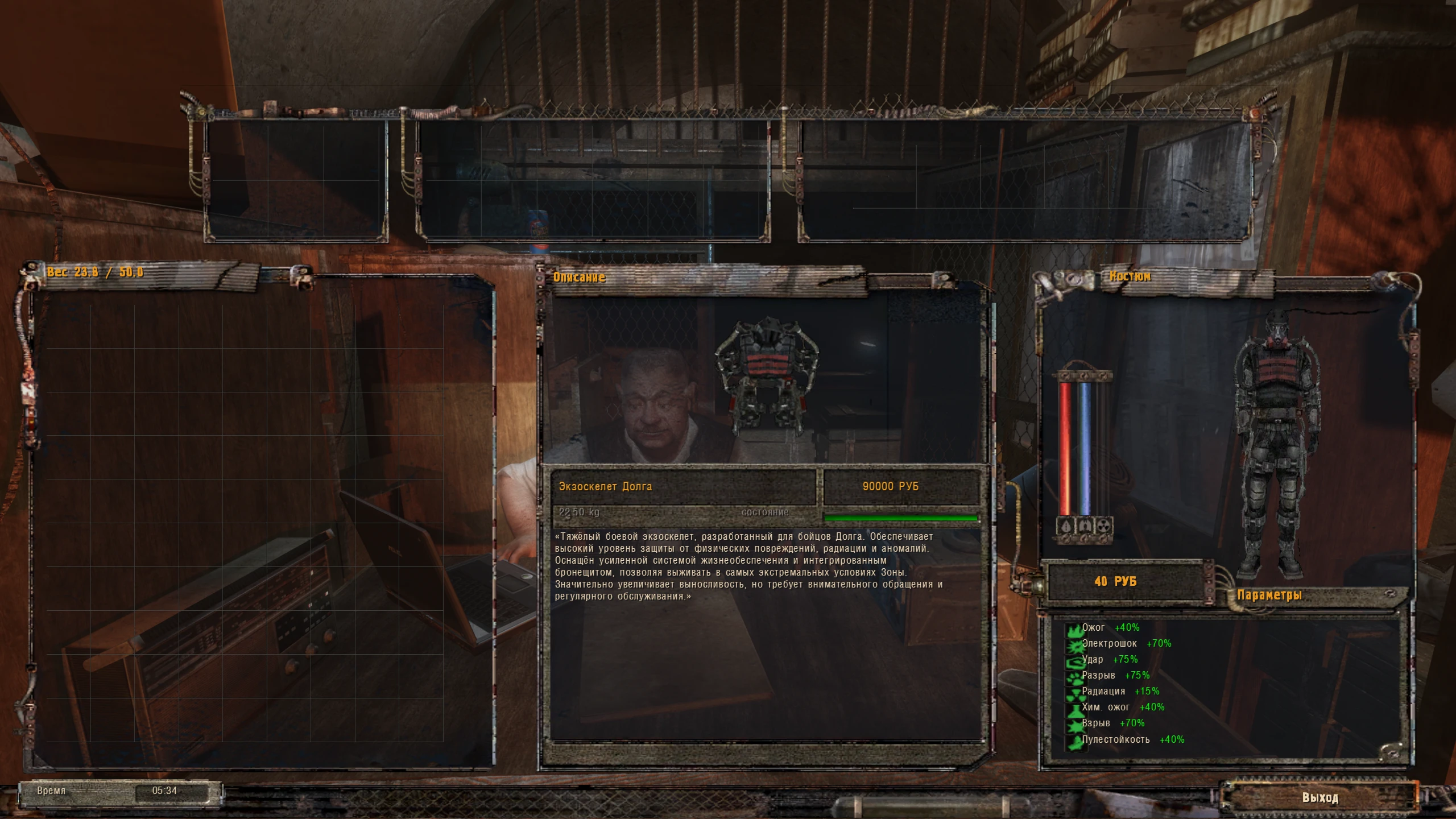
Task: Click the состояние label above the condition bar
Action: tap(765, 512)
